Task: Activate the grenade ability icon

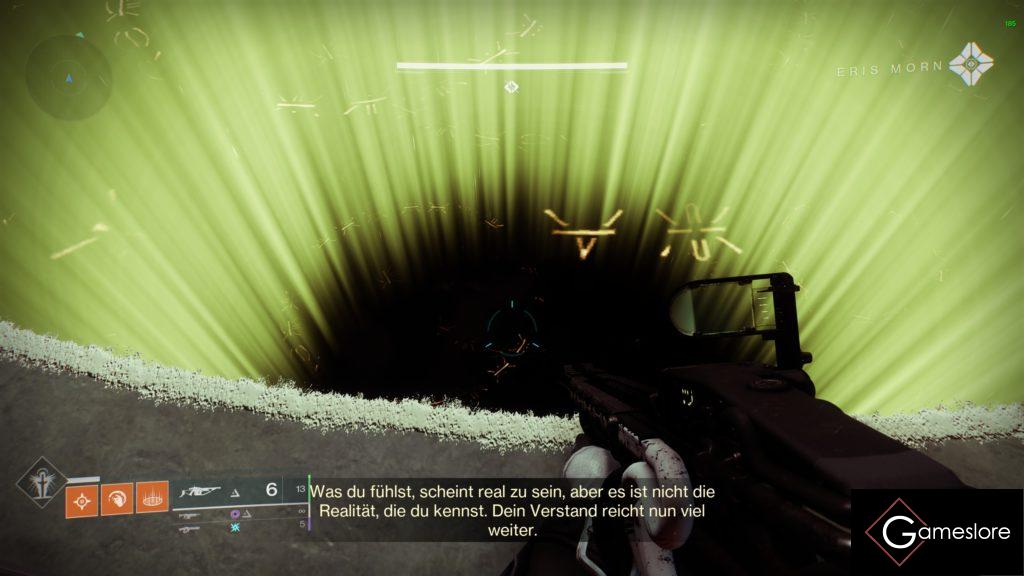Action: pos(83,497)
